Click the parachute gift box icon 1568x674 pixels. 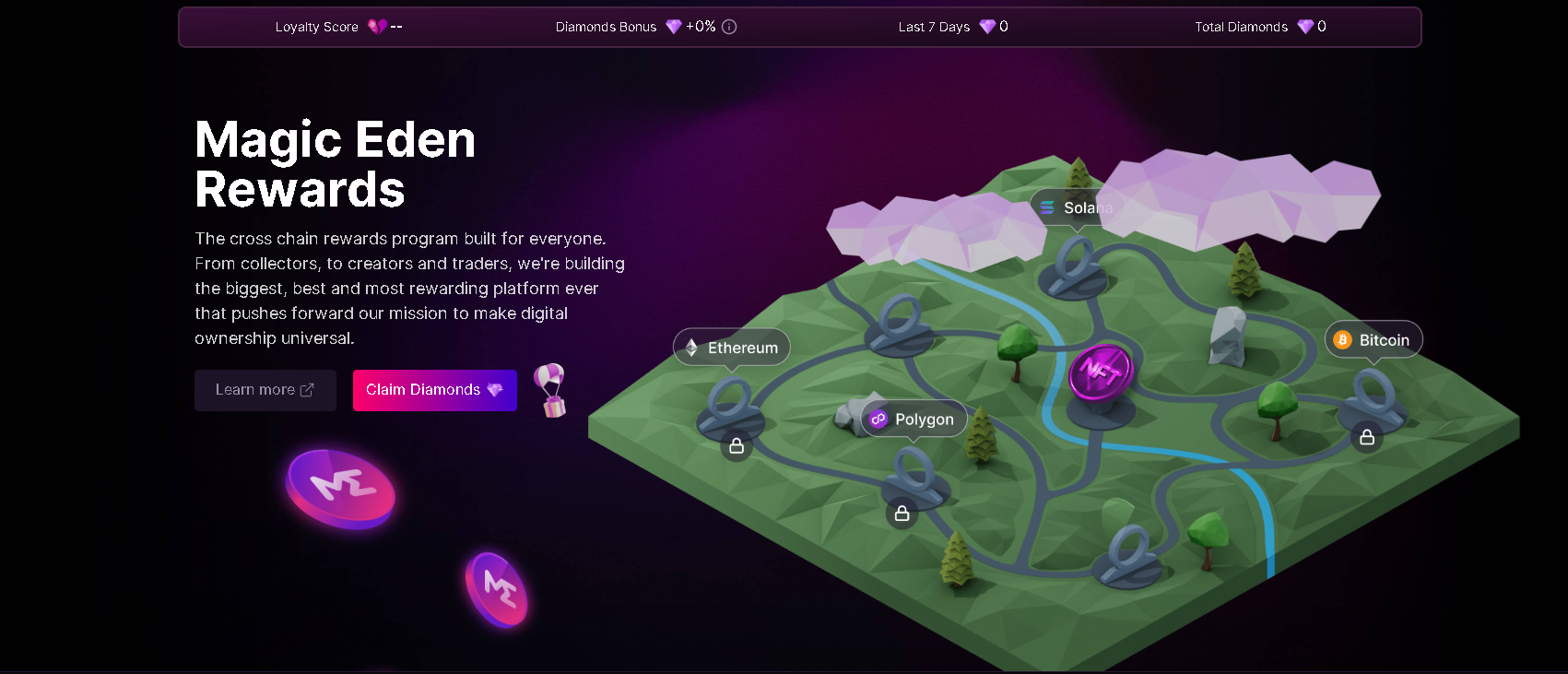tap(551, 390)
